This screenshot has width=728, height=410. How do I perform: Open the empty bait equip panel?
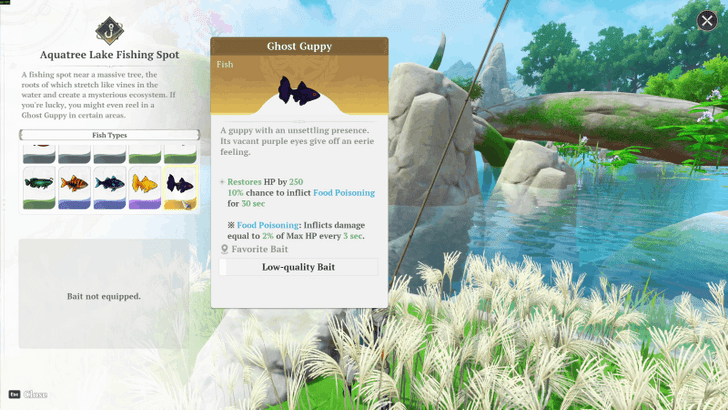pyautogui.click(x=103, y=295)
